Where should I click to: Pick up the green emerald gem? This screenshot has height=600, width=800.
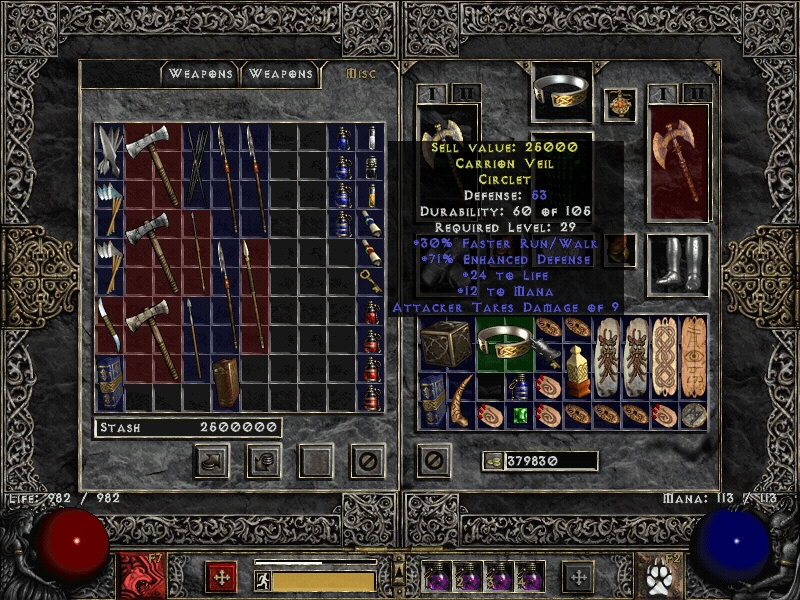(519, 414)
